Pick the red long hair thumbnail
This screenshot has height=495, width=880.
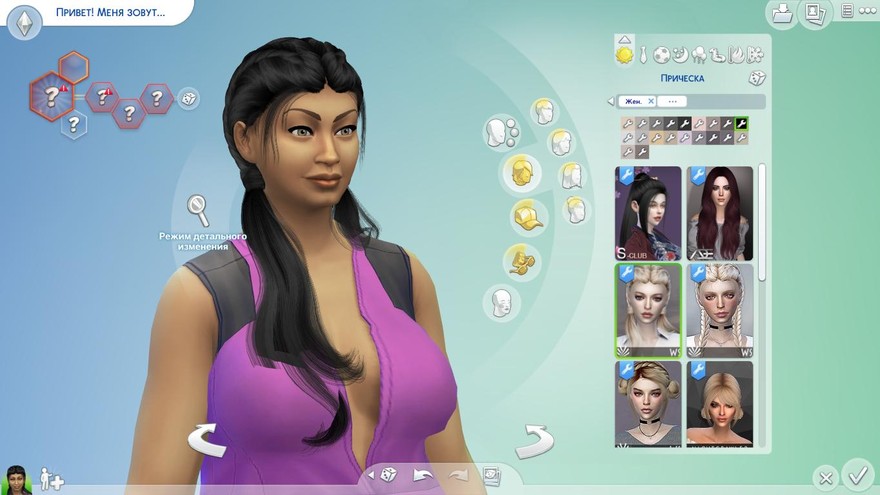[x=720, y=212]
